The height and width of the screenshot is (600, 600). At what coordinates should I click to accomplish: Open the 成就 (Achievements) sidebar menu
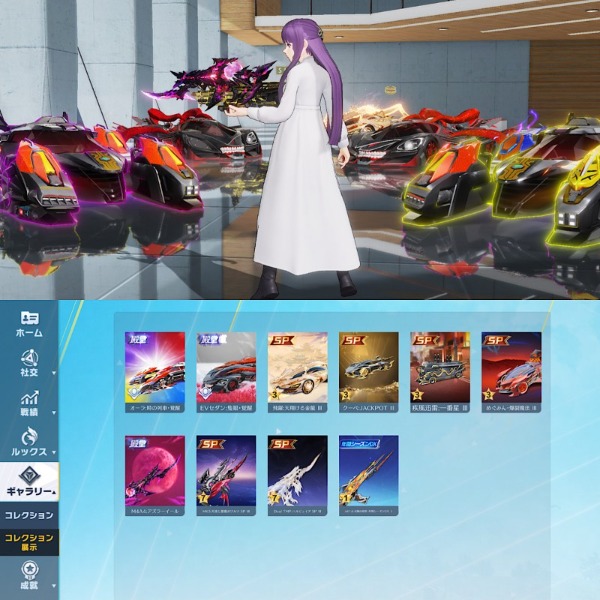click(x=29, y=578)
